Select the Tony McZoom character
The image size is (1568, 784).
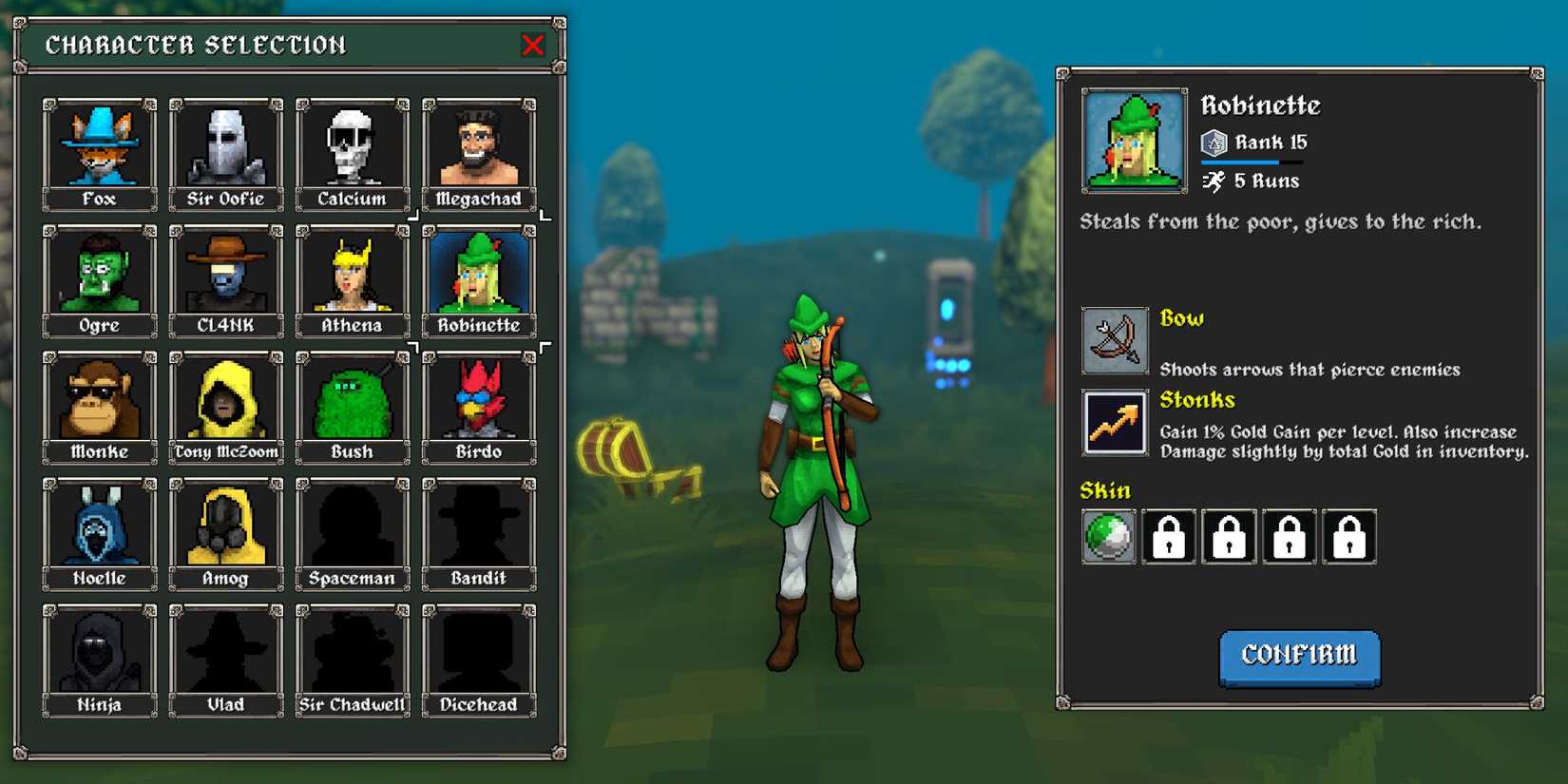(x=225, y=400)
